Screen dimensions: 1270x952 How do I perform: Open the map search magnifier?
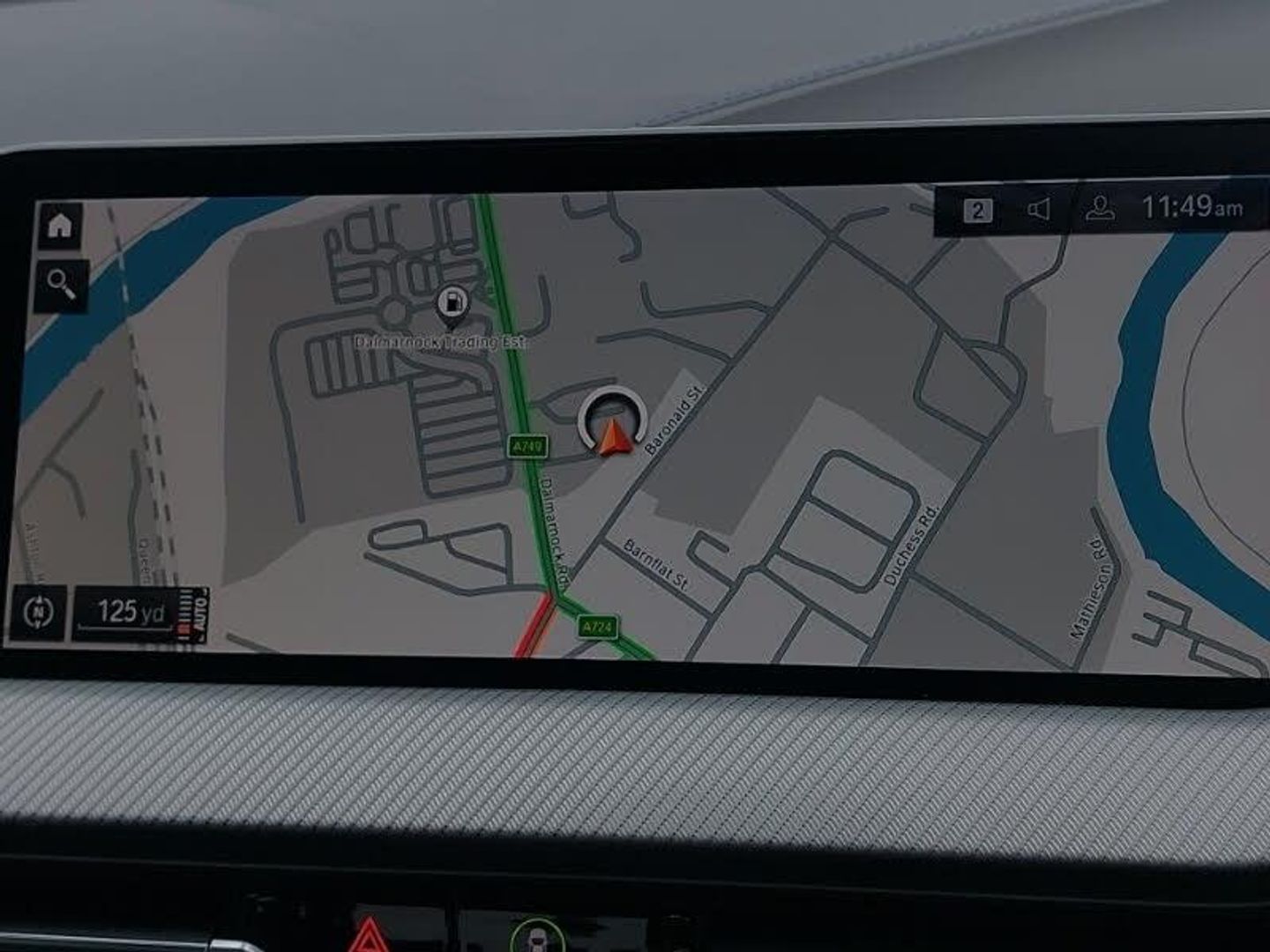pos(62,284)
